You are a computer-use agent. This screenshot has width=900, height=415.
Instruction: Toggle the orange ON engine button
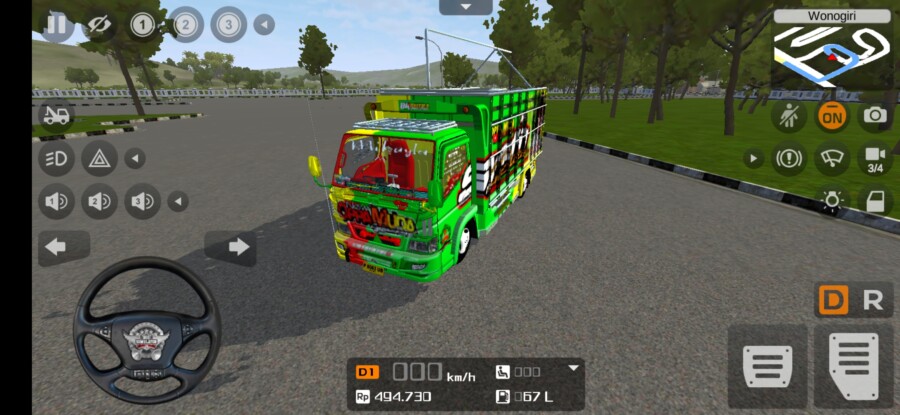pyautogui.click(x=832, y=116)
